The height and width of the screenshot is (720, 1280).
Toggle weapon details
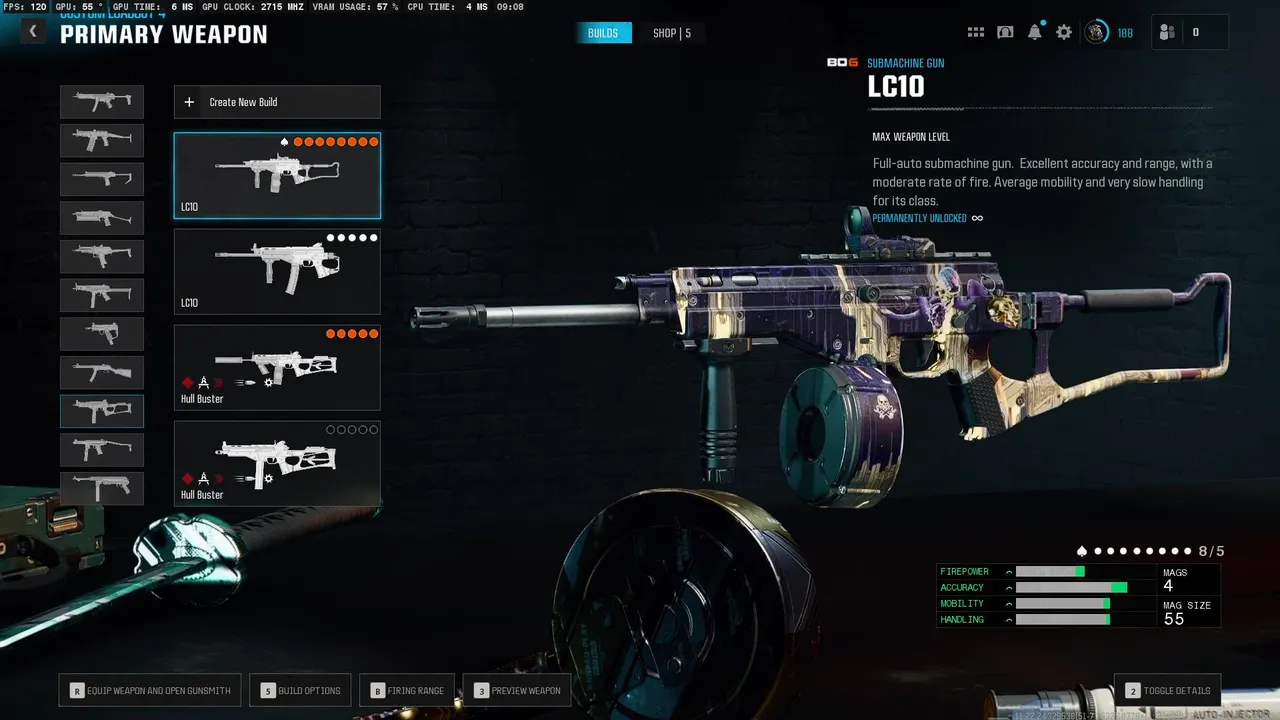(x=1167, y=690)
